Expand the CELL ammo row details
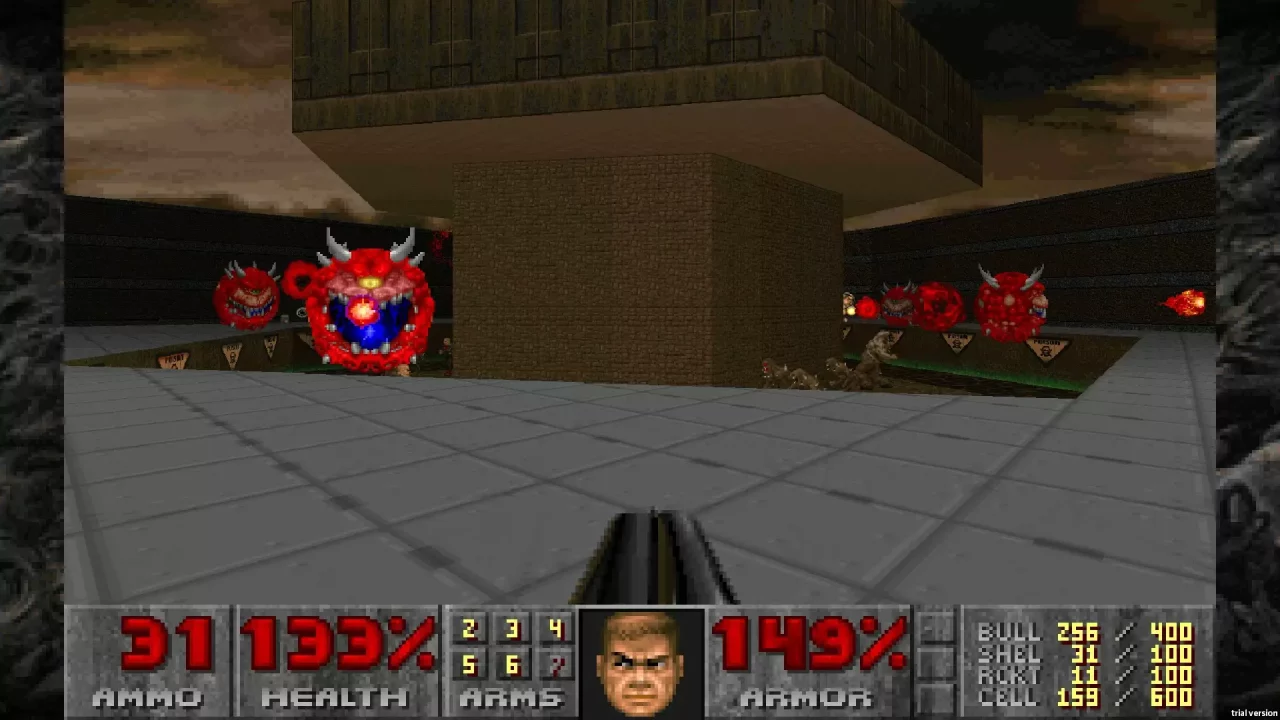 [x=1010, y=694]
